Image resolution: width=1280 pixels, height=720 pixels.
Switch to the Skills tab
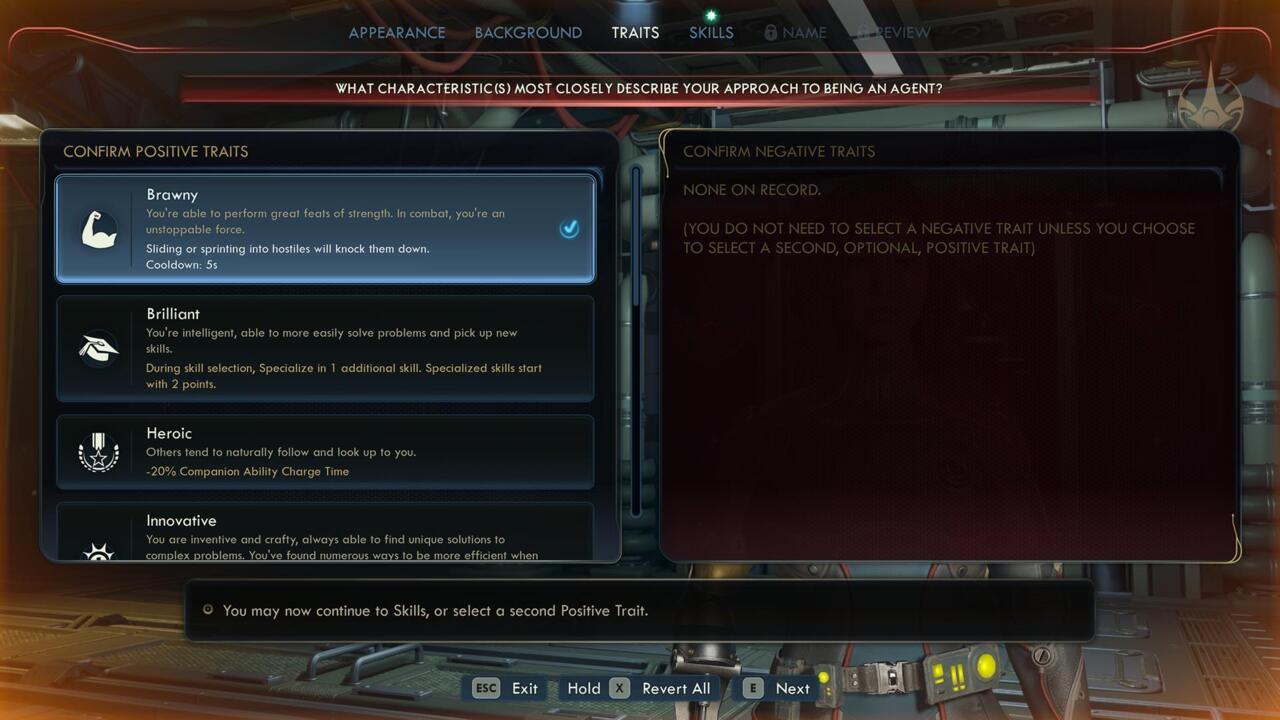[x=710, y=32]
